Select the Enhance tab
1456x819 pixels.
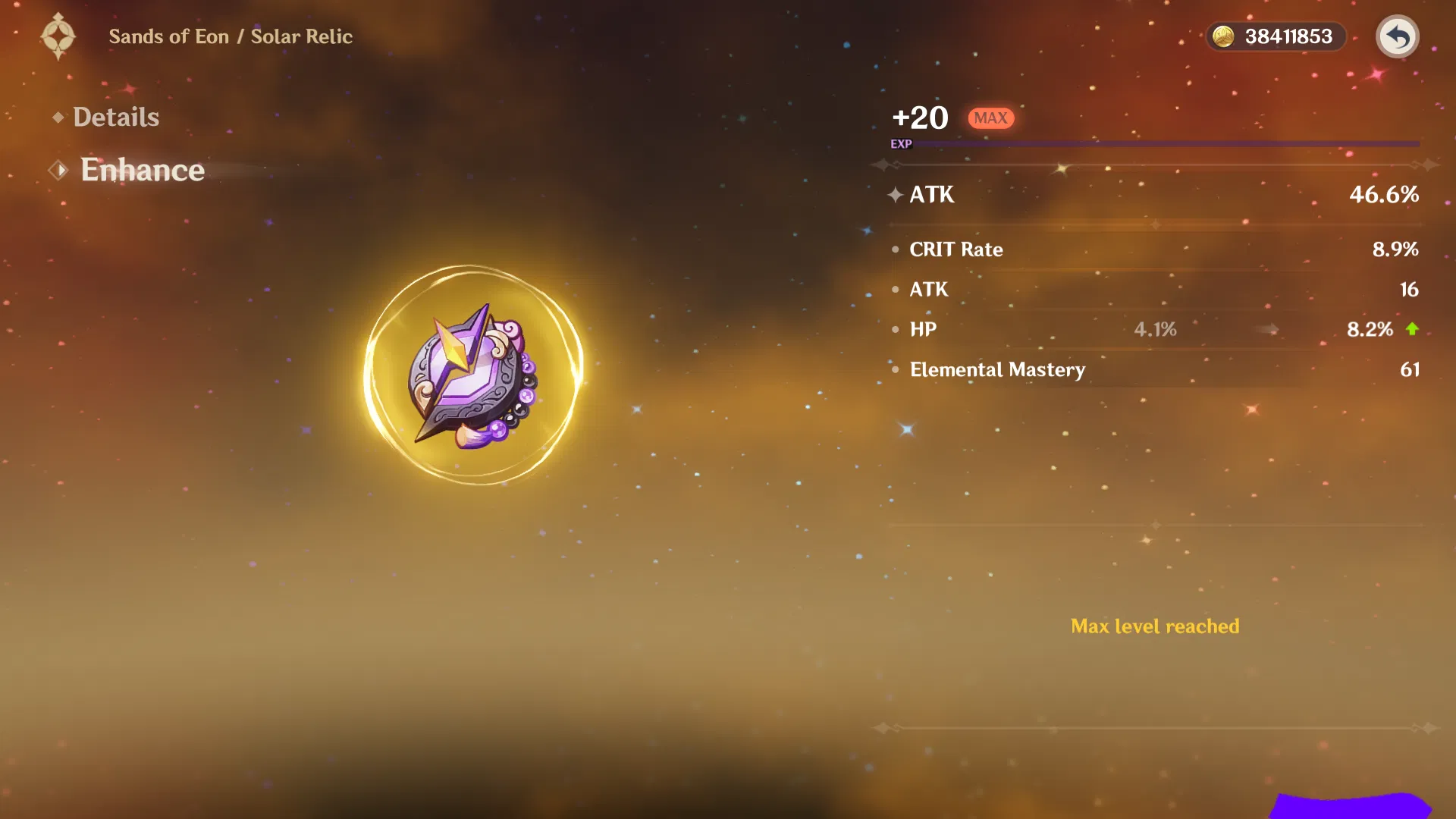click(142, 170)
